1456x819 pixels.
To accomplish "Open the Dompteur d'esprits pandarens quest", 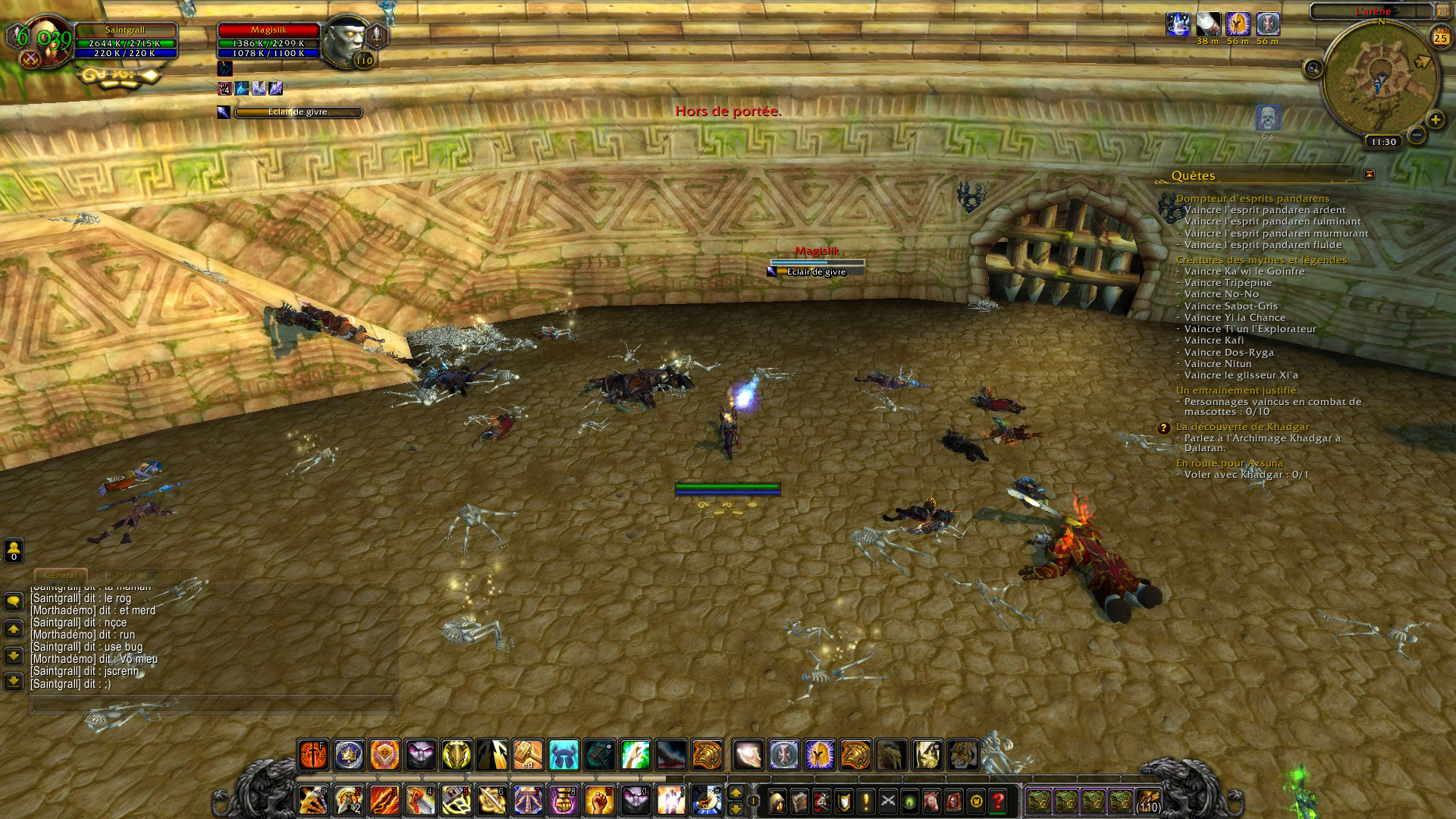I will pos(1252,199).
